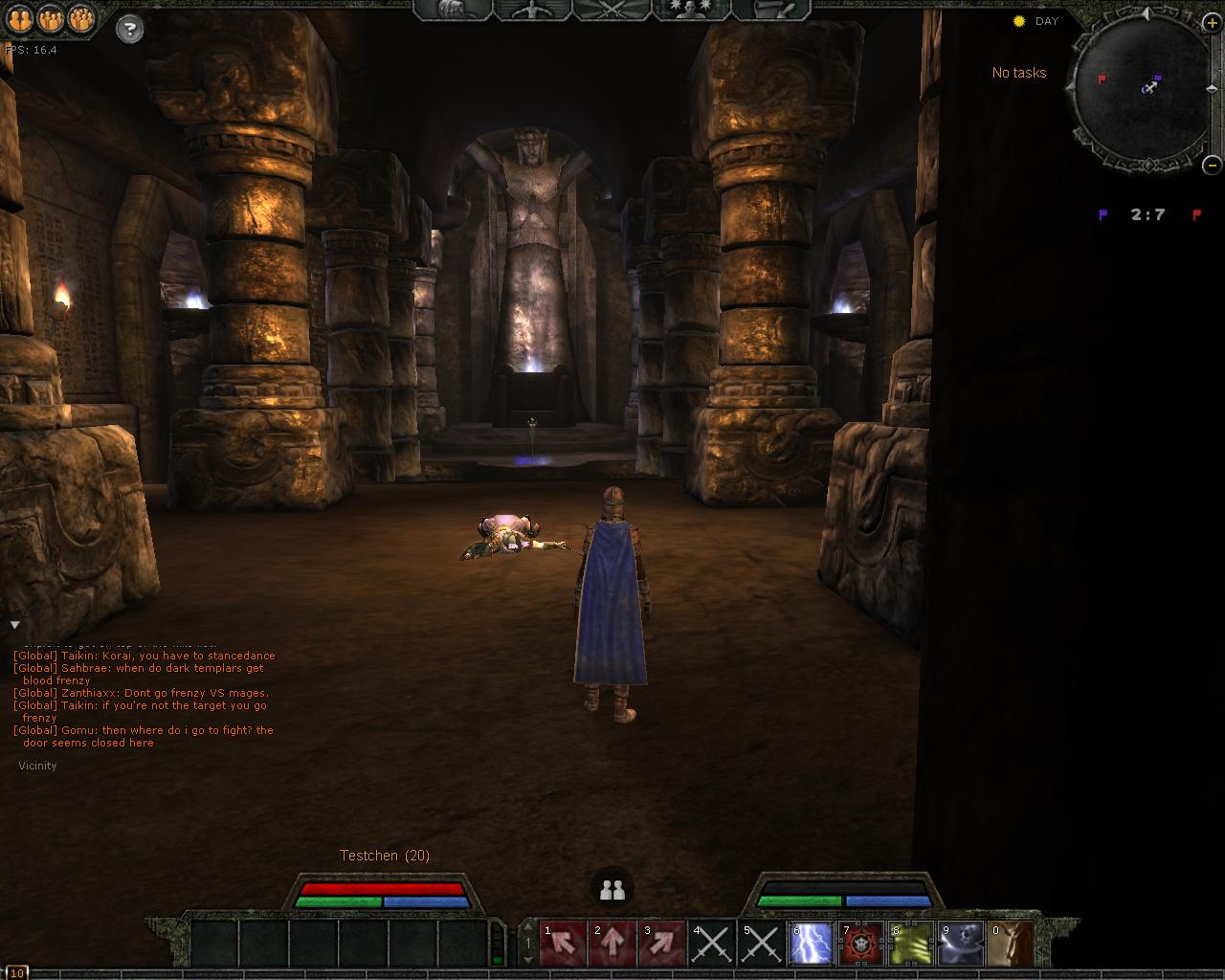Image resolution: width=1225 pixels, height=980 pixels.
Task: Use the red rune ability in slot 7
Action: point(860,943)
